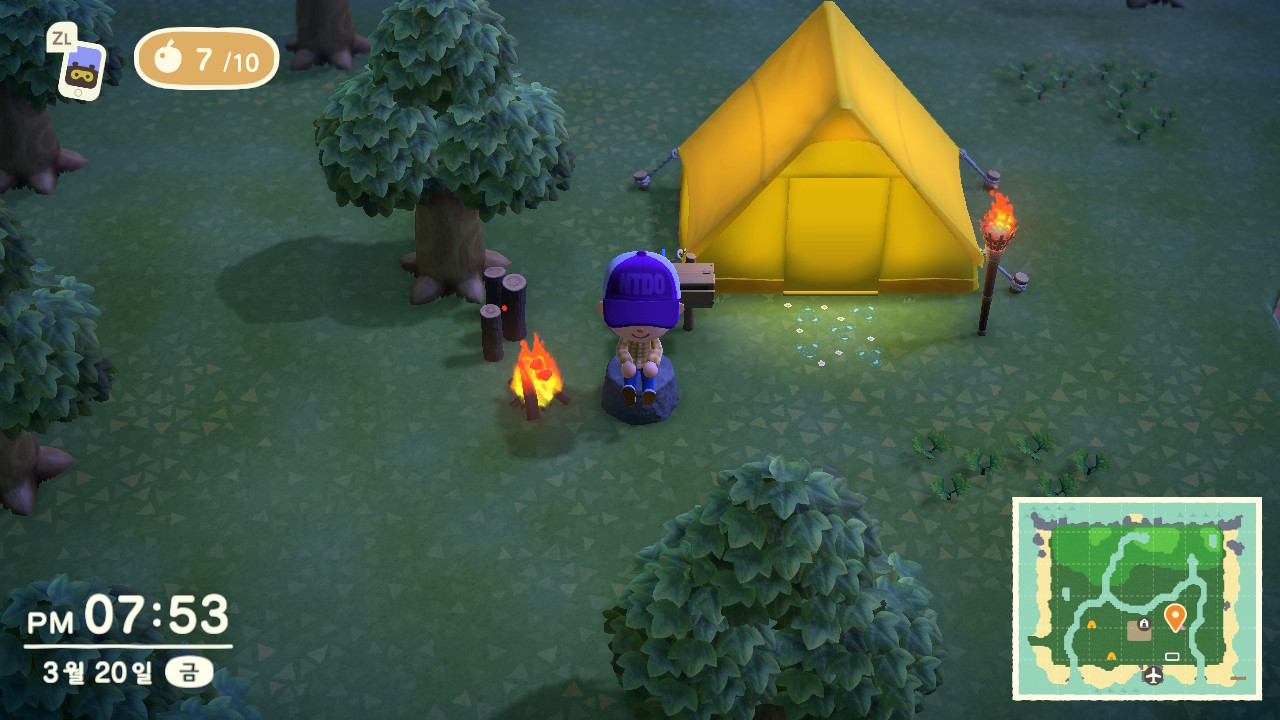Open the NookPhone icon

coord(80,68)
